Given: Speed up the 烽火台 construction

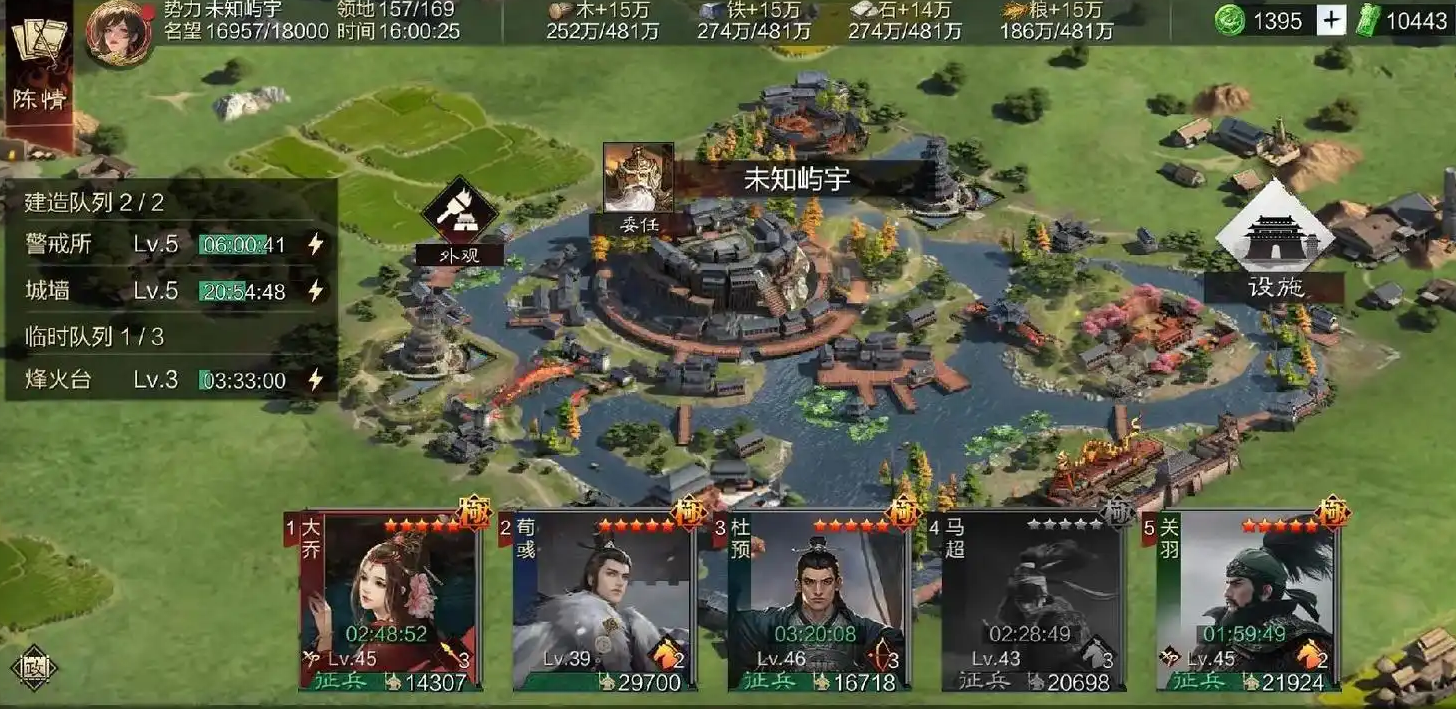Looking at the screenshot, I should point(316,380).
